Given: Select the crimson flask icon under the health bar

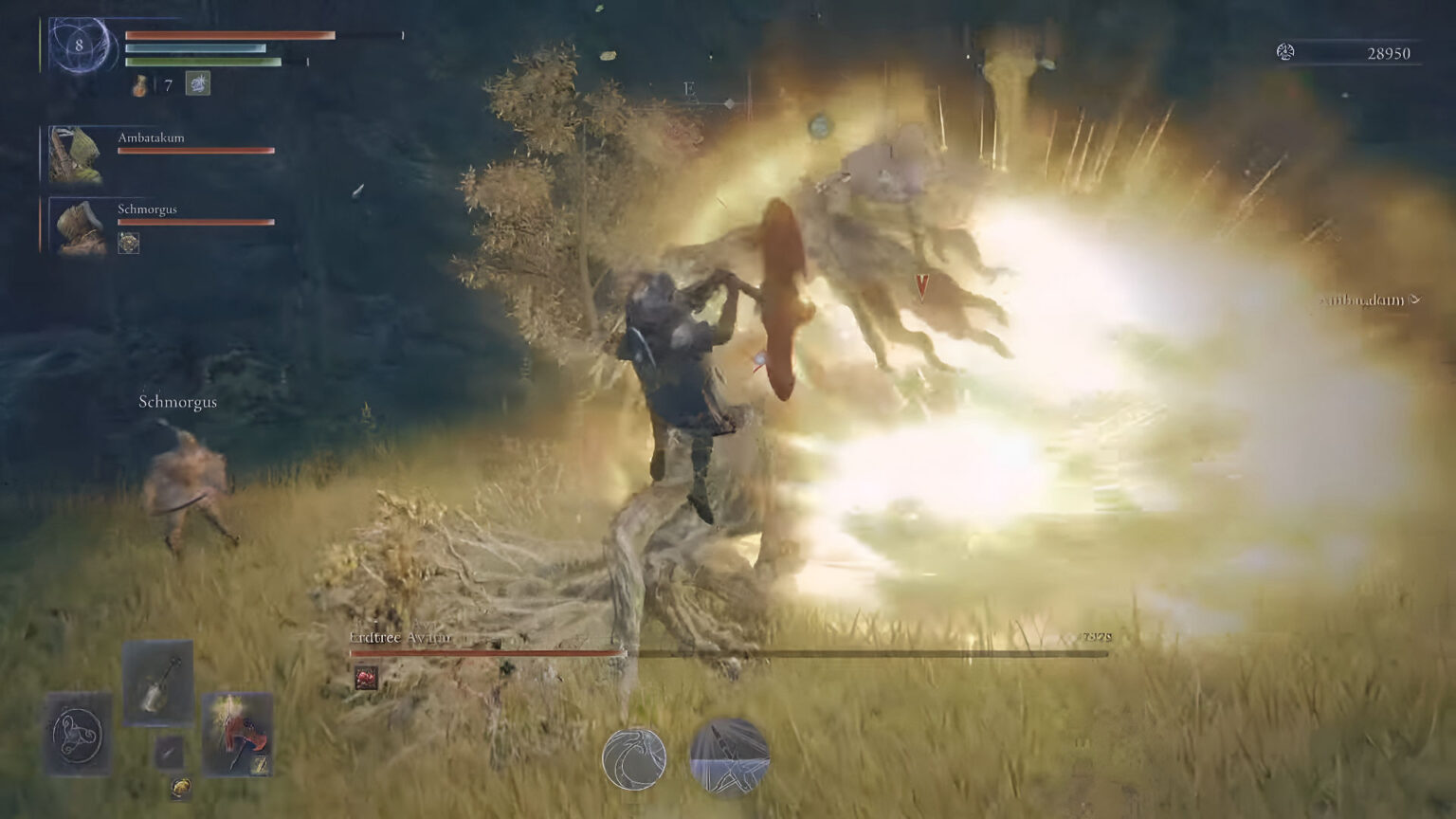Looking at the screenshot, I should click(139, 86).
